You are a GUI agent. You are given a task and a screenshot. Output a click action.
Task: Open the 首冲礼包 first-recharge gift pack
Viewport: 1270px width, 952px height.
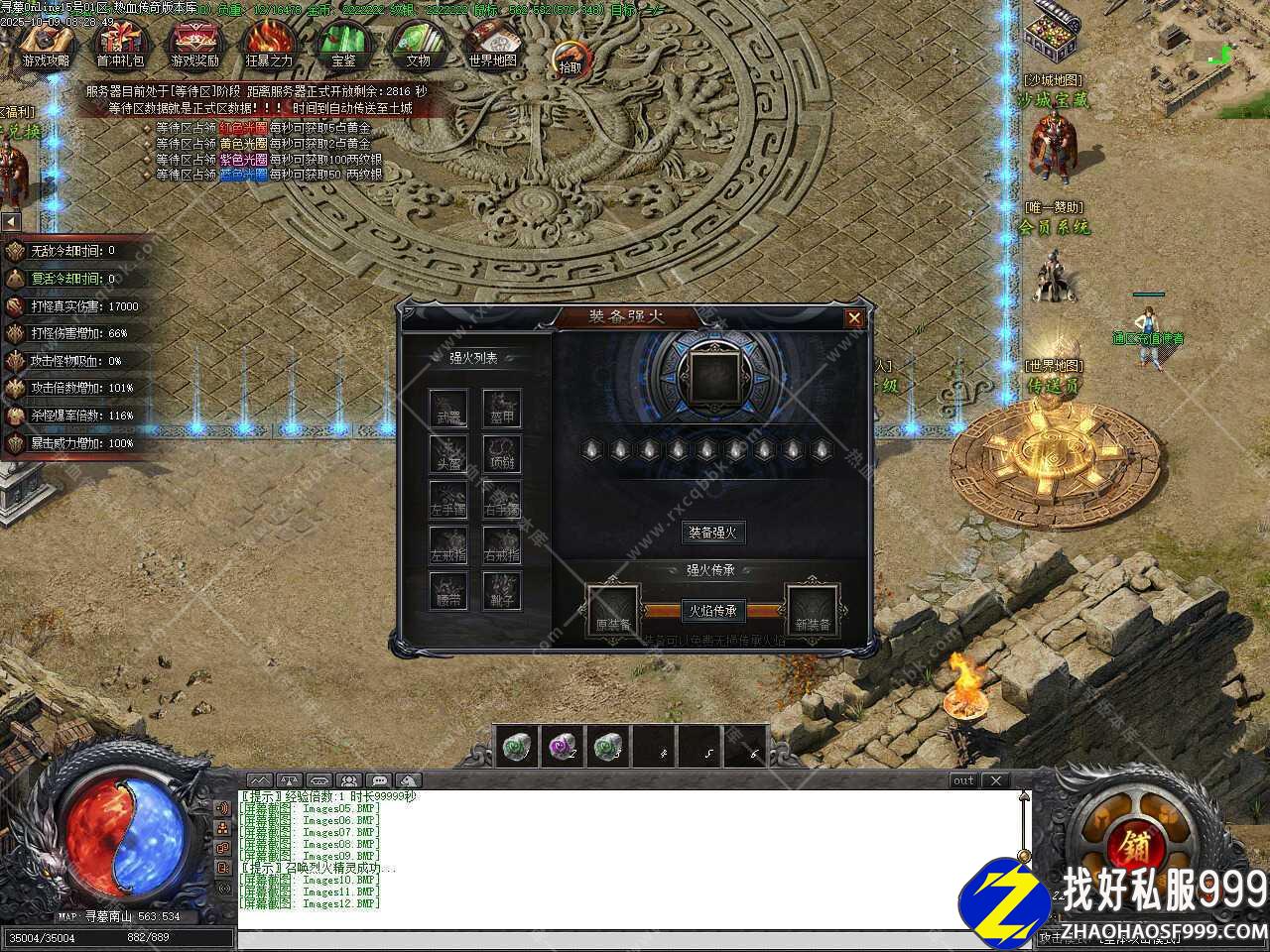tap(120, 45)
